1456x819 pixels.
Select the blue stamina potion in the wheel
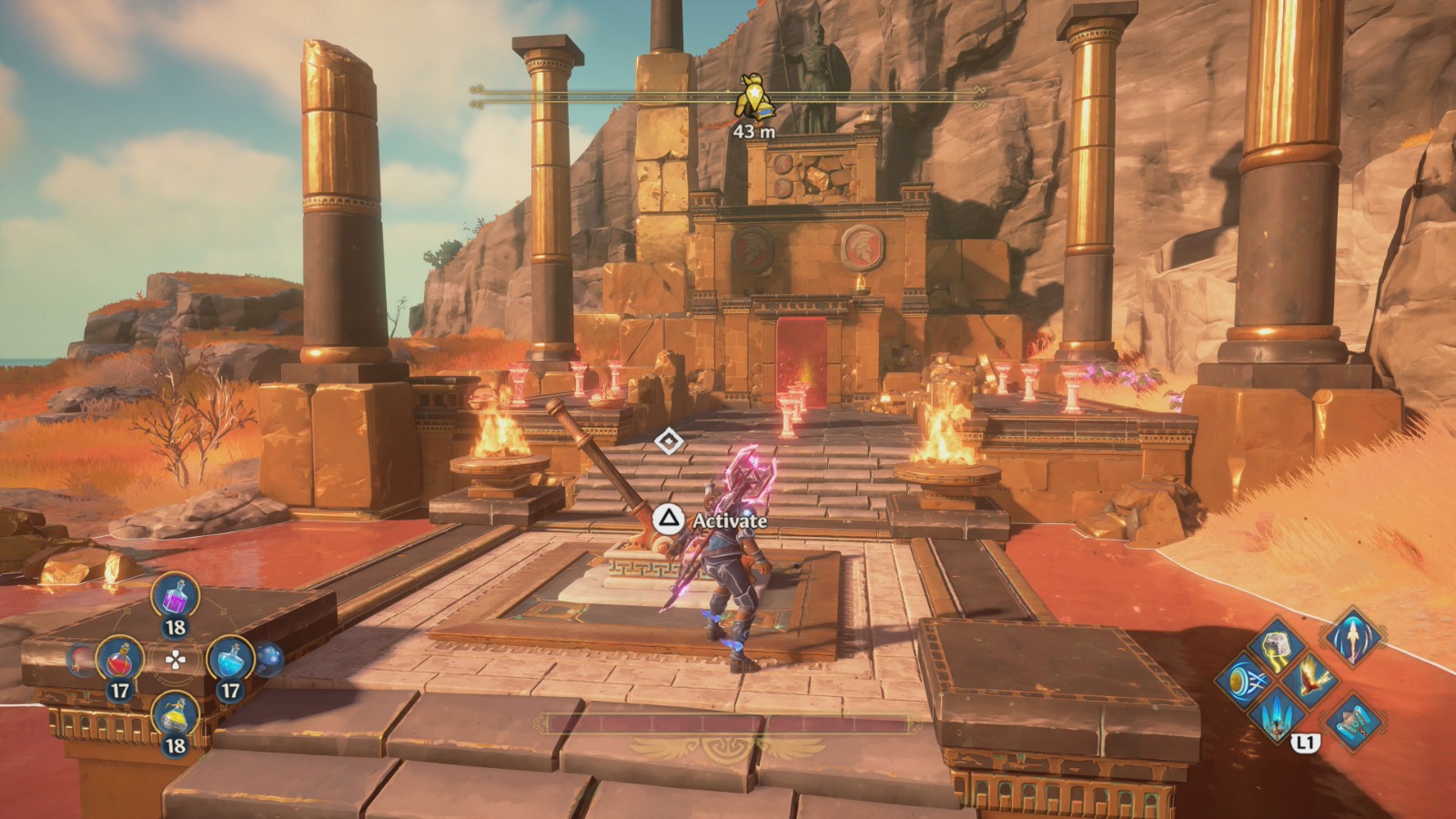(230, 658)
